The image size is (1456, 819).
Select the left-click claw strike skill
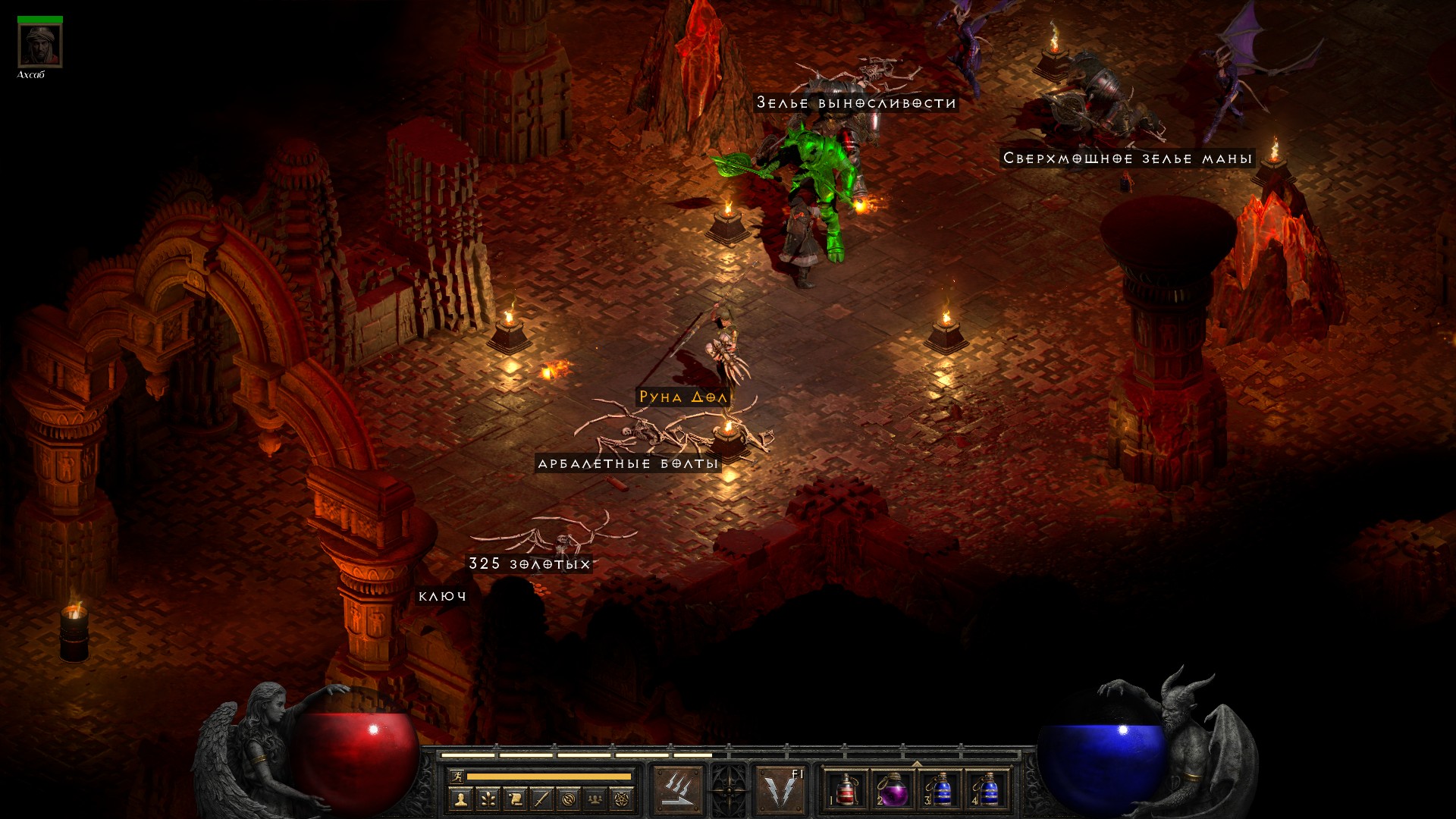(677, 789)
